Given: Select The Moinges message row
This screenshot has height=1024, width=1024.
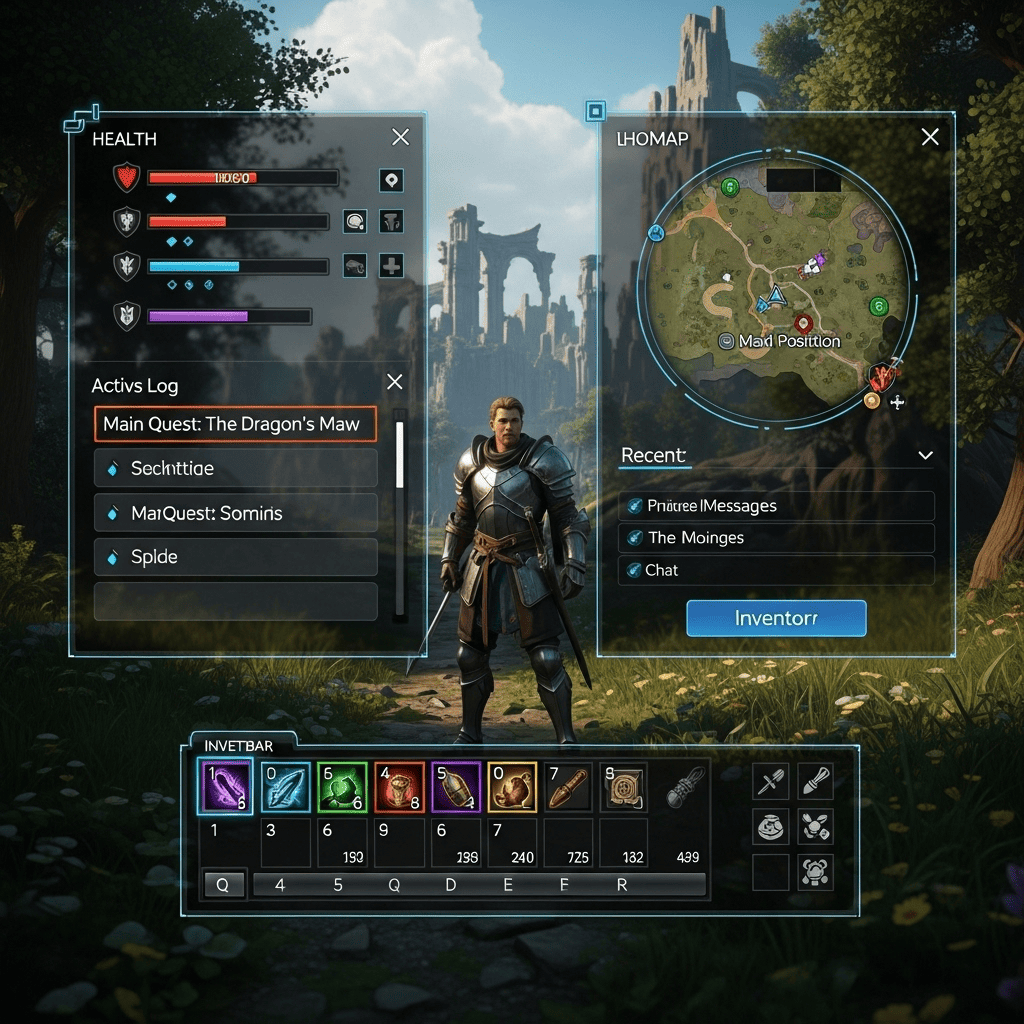Looking at the screenshot, I should point(776,538).
